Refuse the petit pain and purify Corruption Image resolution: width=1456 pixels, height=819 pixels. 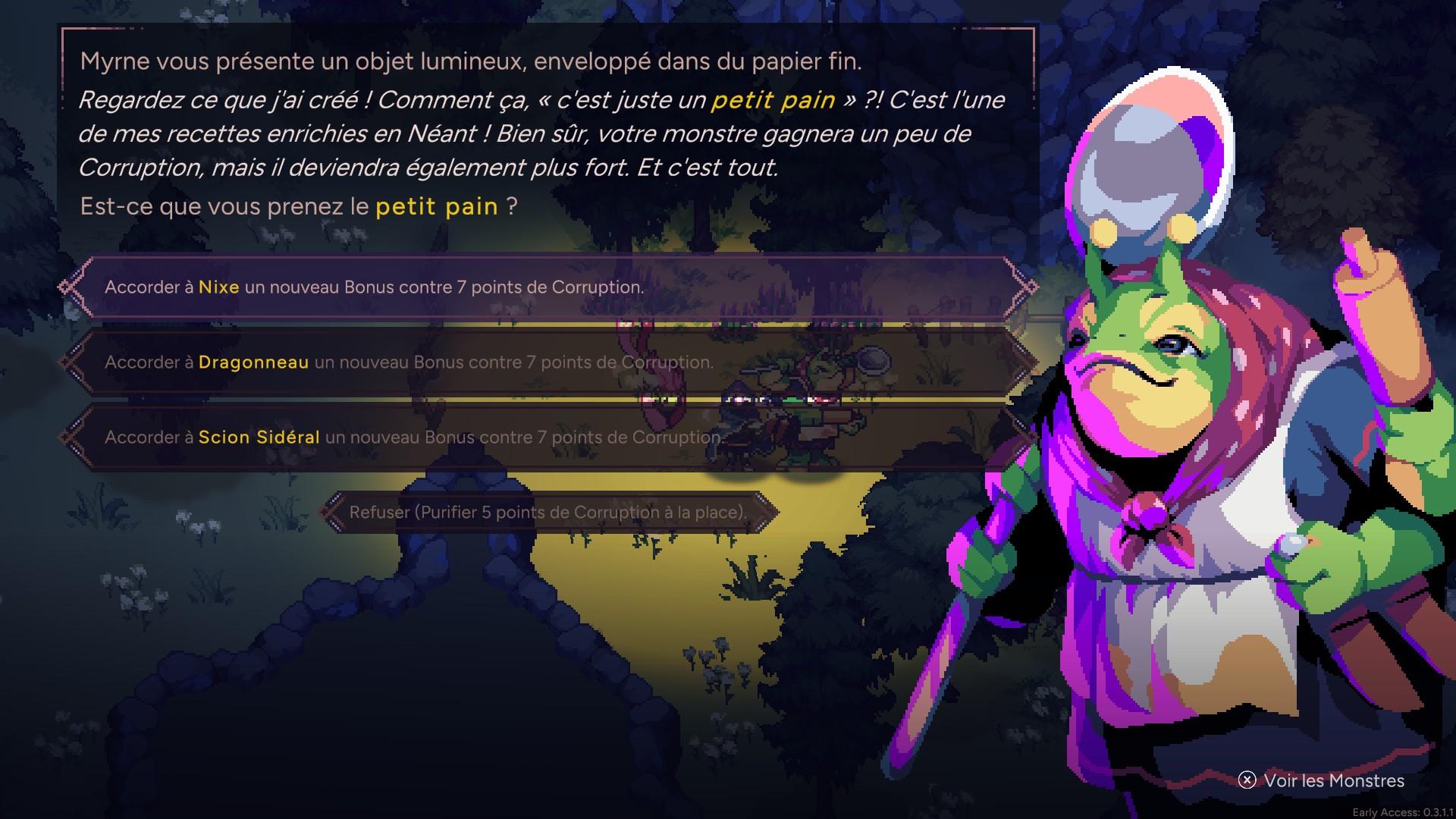coord(548,513)
